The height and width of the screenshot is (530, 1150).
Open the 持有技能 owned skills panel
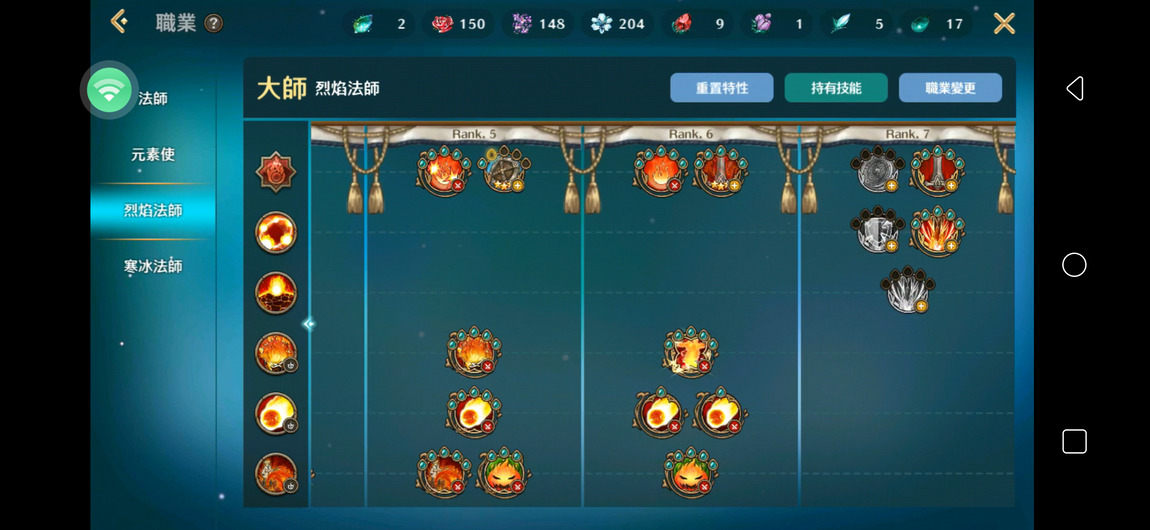click(836, 88)
